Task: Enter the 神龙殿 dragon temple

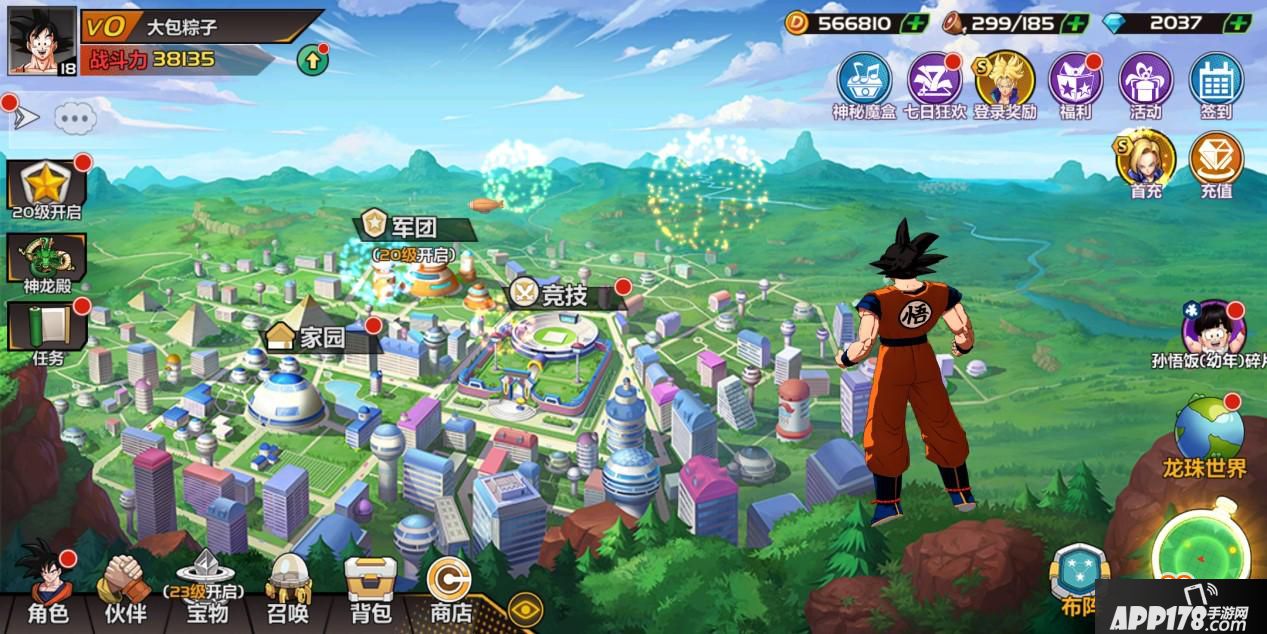Action: (46, 264)
